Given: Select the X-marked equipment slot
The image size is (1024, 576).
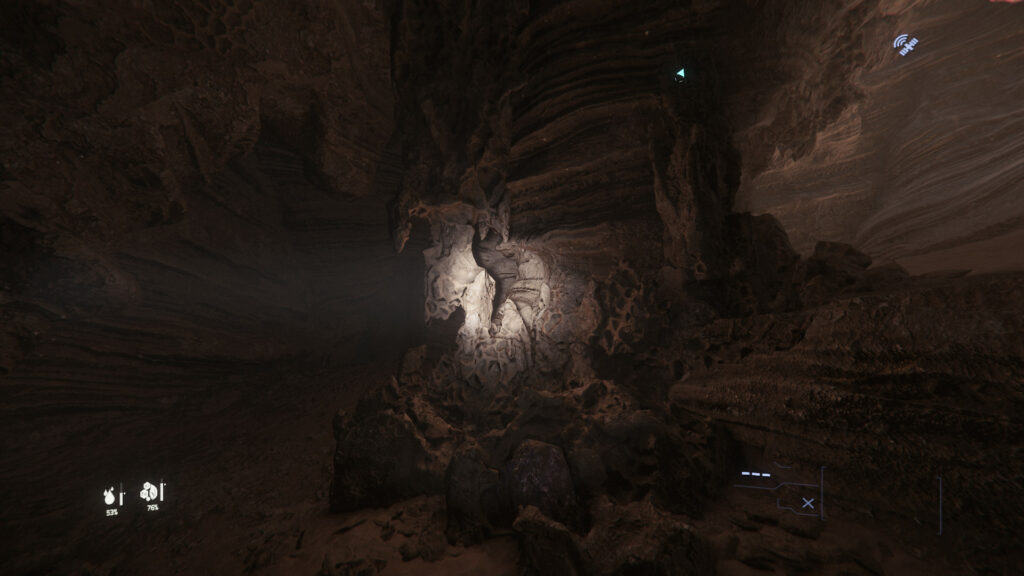Looking at the screenshot, I should tap(808, 503).
